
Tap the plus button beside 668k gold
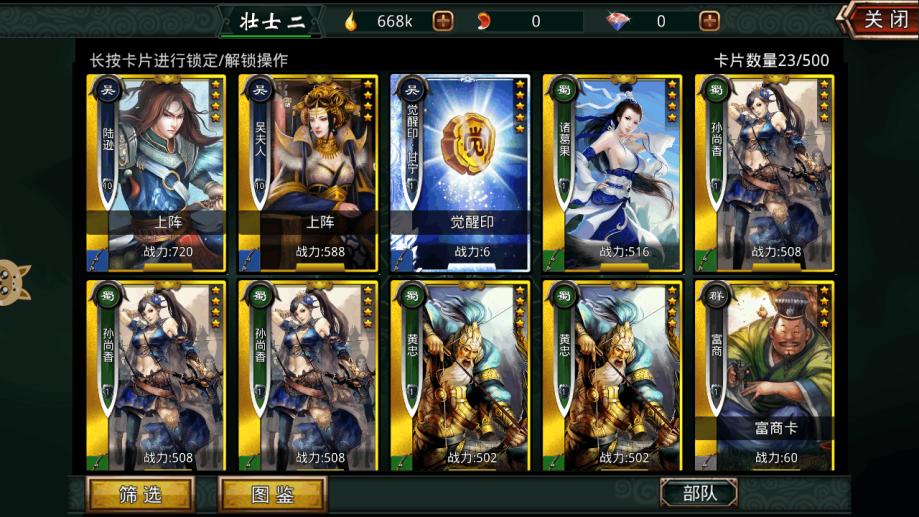[442, 21]
